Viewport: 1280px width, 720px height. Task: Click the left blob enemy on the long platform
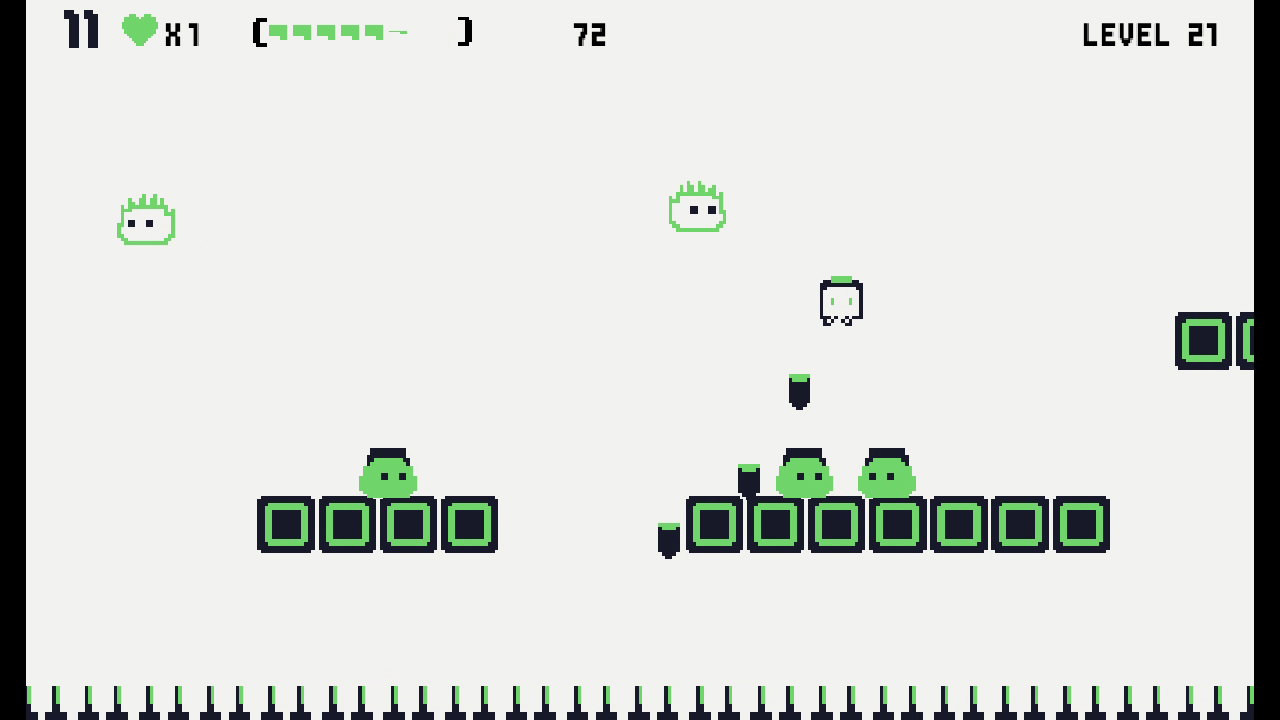pos(803,479)
